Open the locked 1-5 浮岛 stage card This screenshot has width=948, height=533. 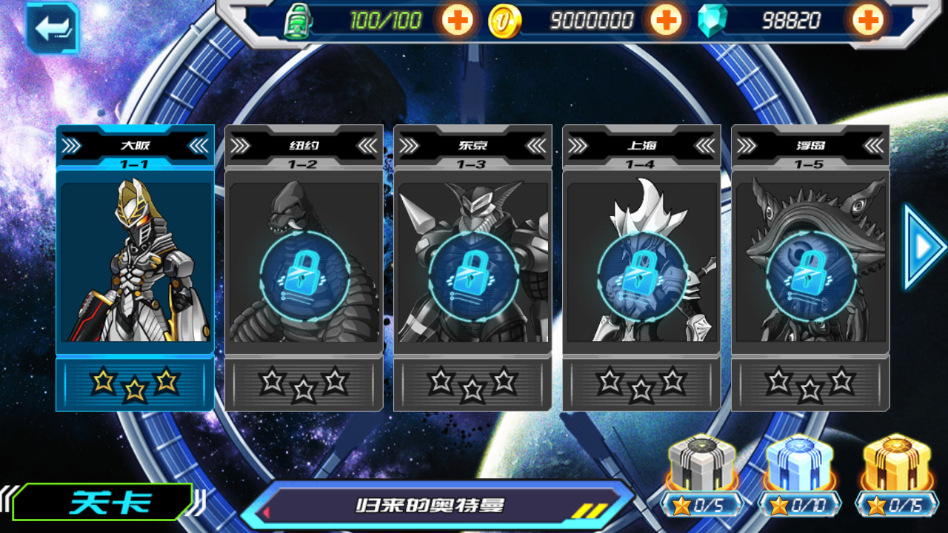coord(810,267)
